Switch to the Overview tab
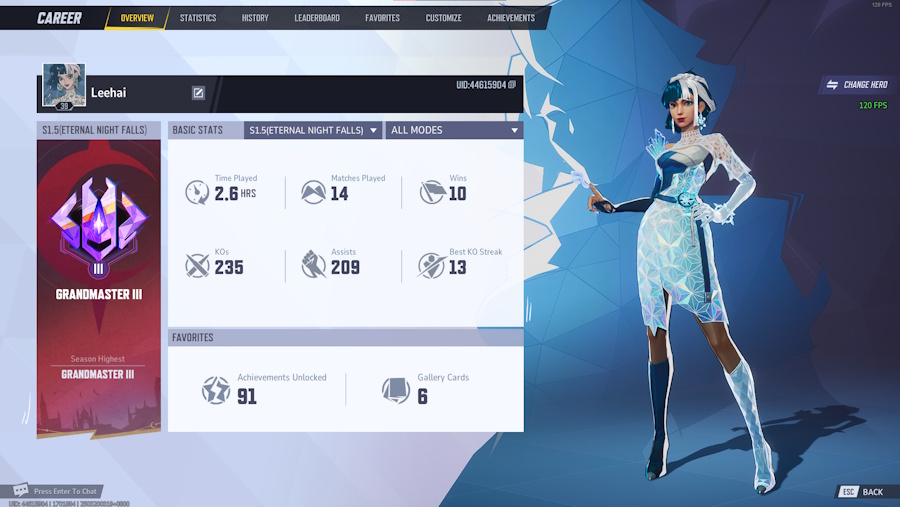Image resolution: width=900 pixels, height=507 pixels. pos(137,18)
